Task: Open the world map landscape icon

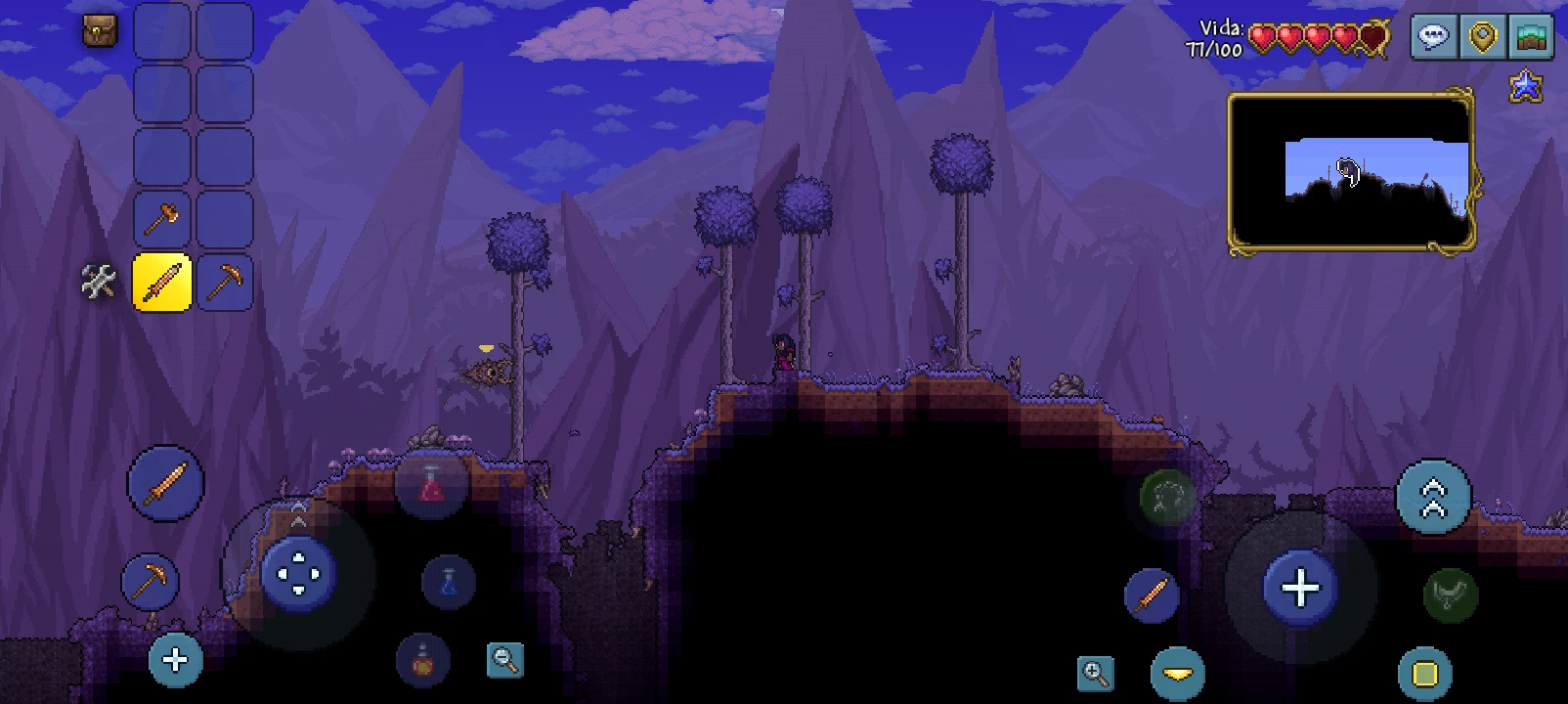Action: pos(1532,38)
